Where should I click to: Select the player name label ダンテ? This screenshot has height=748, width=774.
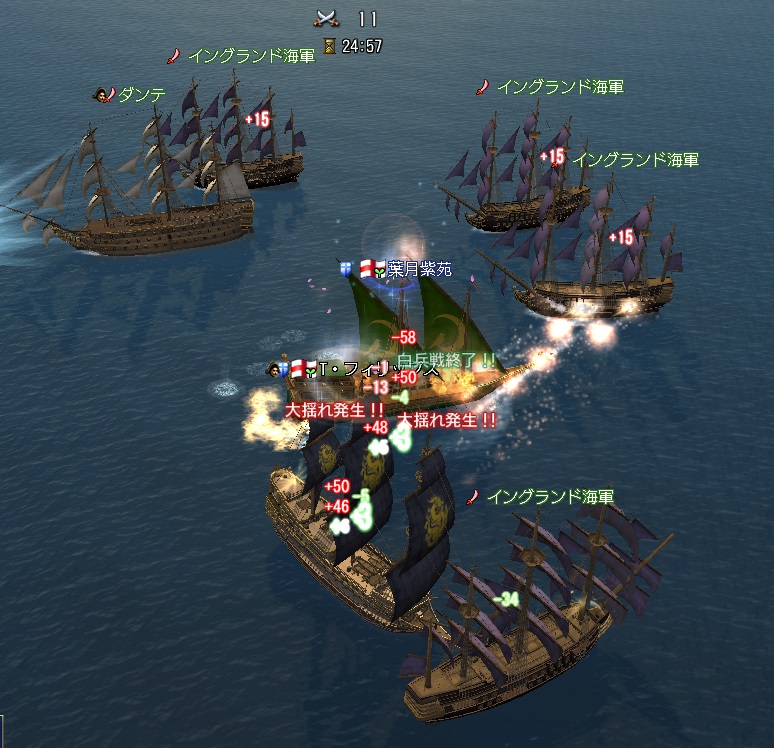142,95
